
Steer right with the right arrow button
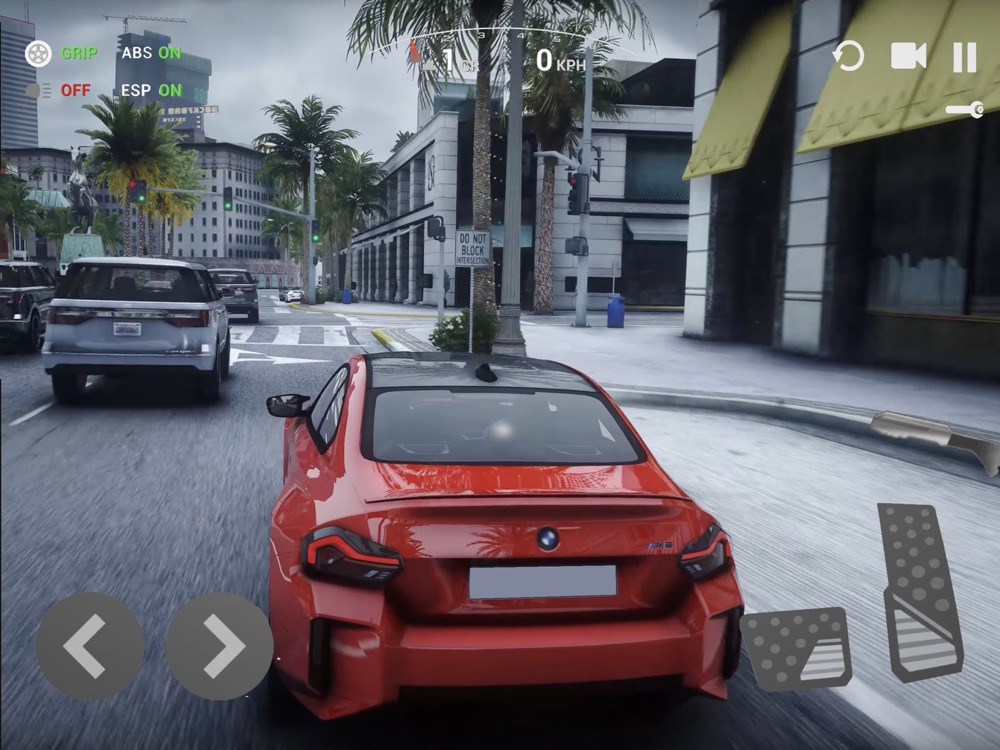(x=219, y=645)
